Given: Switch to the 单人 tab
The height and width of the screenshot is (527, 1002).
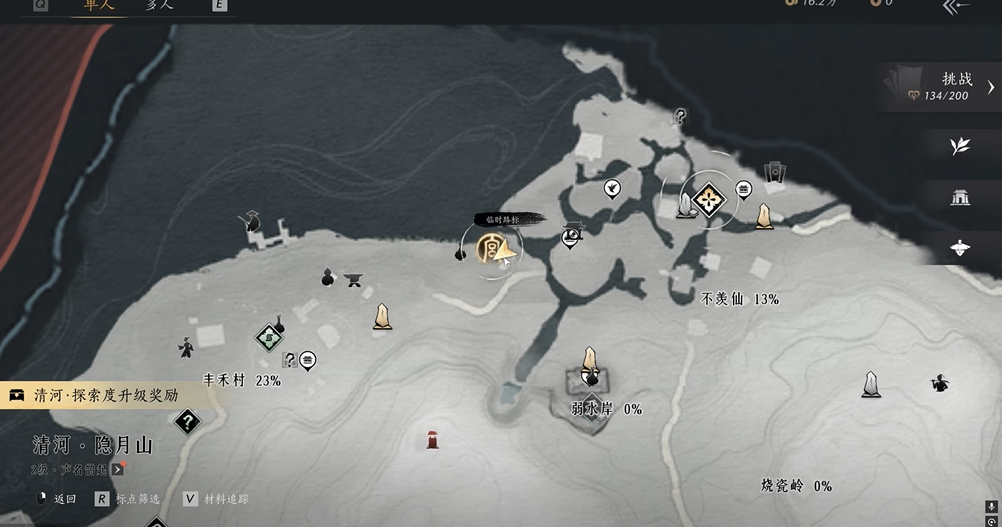Looking at the screenshot, I should (x=97, y=4).
